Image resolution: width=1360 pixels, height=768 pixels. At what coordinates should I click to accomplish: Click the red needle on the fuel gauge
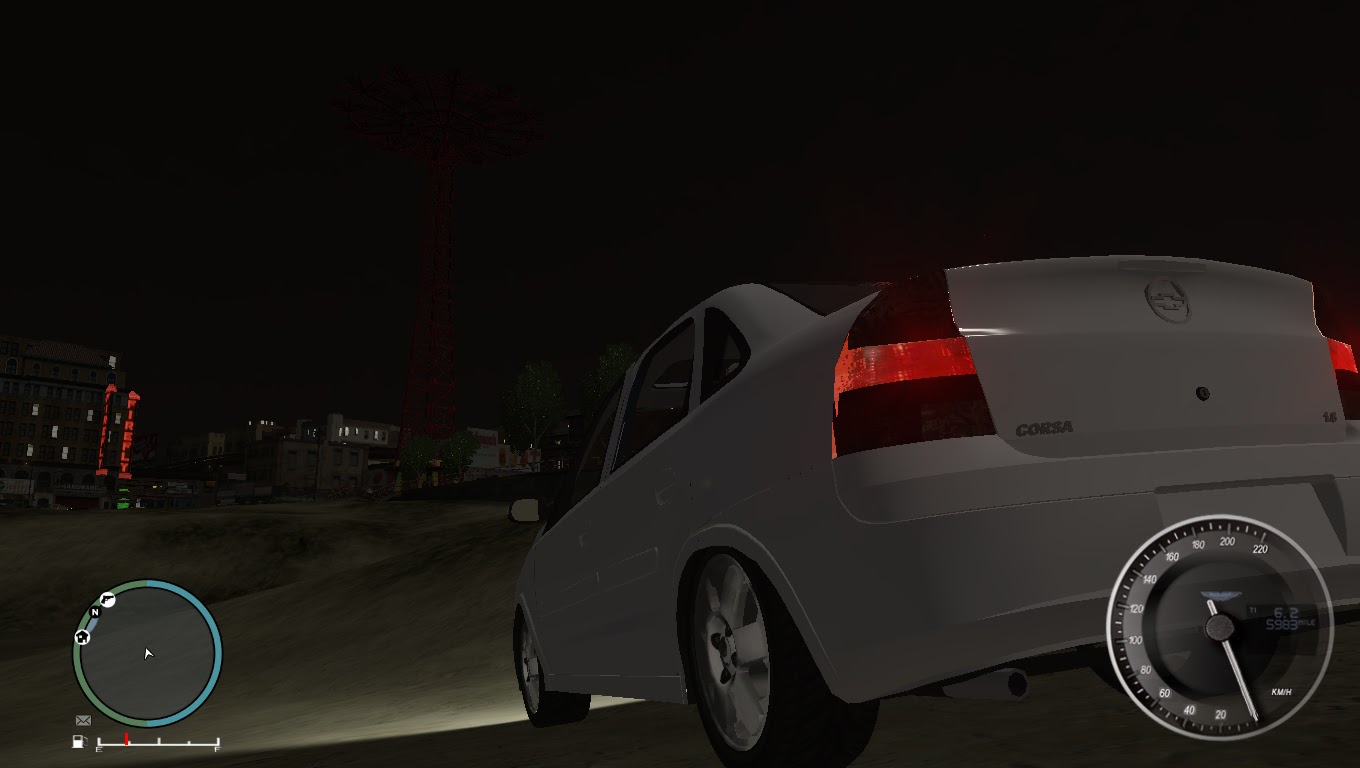coord(126,738)
